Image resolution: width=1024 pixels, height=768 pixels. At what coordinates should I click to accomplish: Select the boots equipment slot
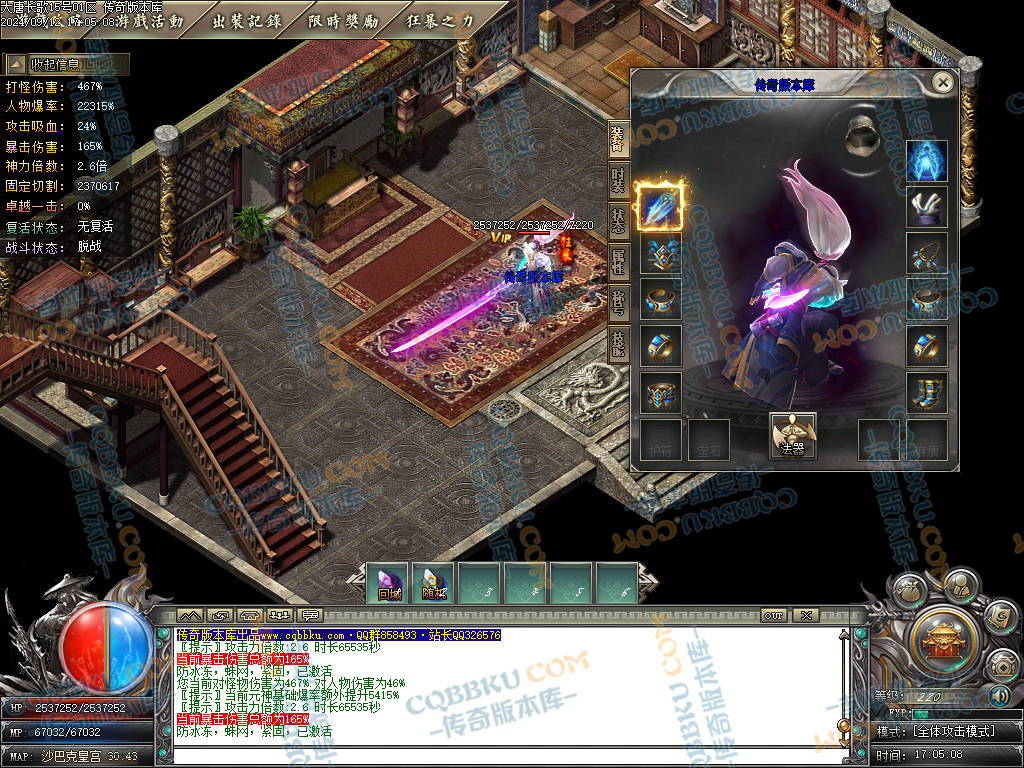(x=926, y=392)
